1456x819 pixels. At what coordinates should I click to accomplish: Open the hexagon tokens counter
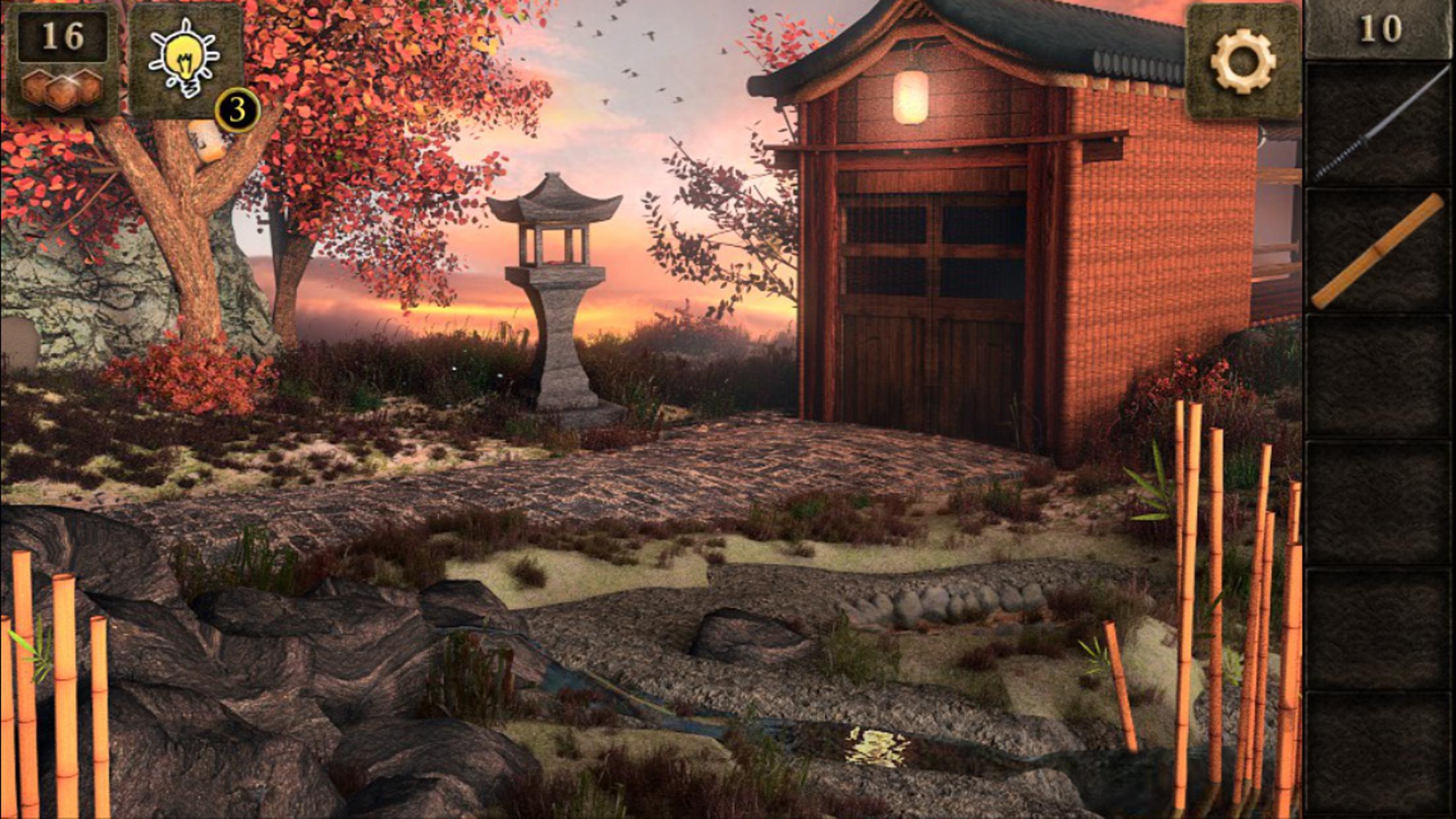(63, 61)
